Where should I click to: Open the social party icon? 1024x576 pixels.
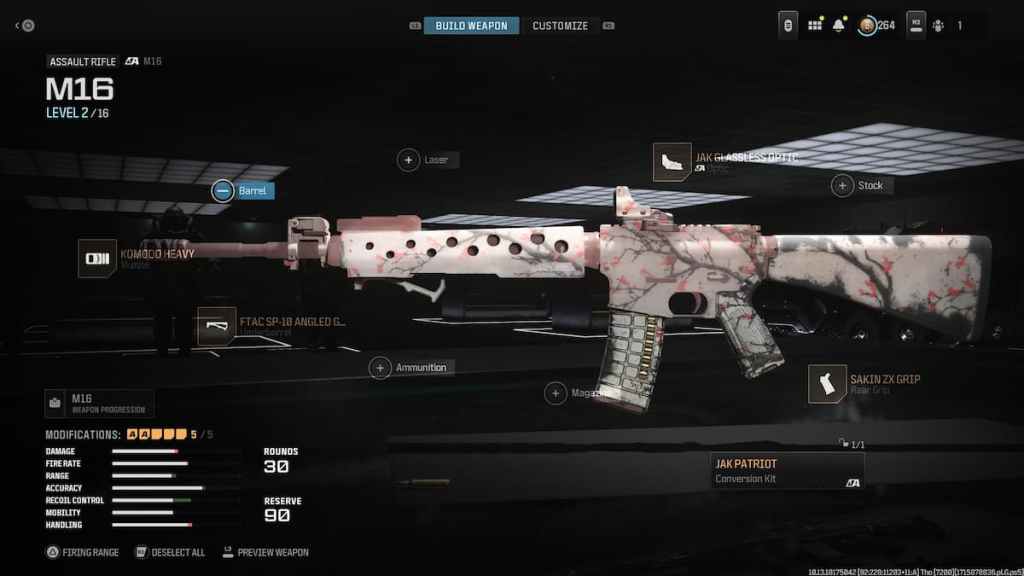click(937, 25)
